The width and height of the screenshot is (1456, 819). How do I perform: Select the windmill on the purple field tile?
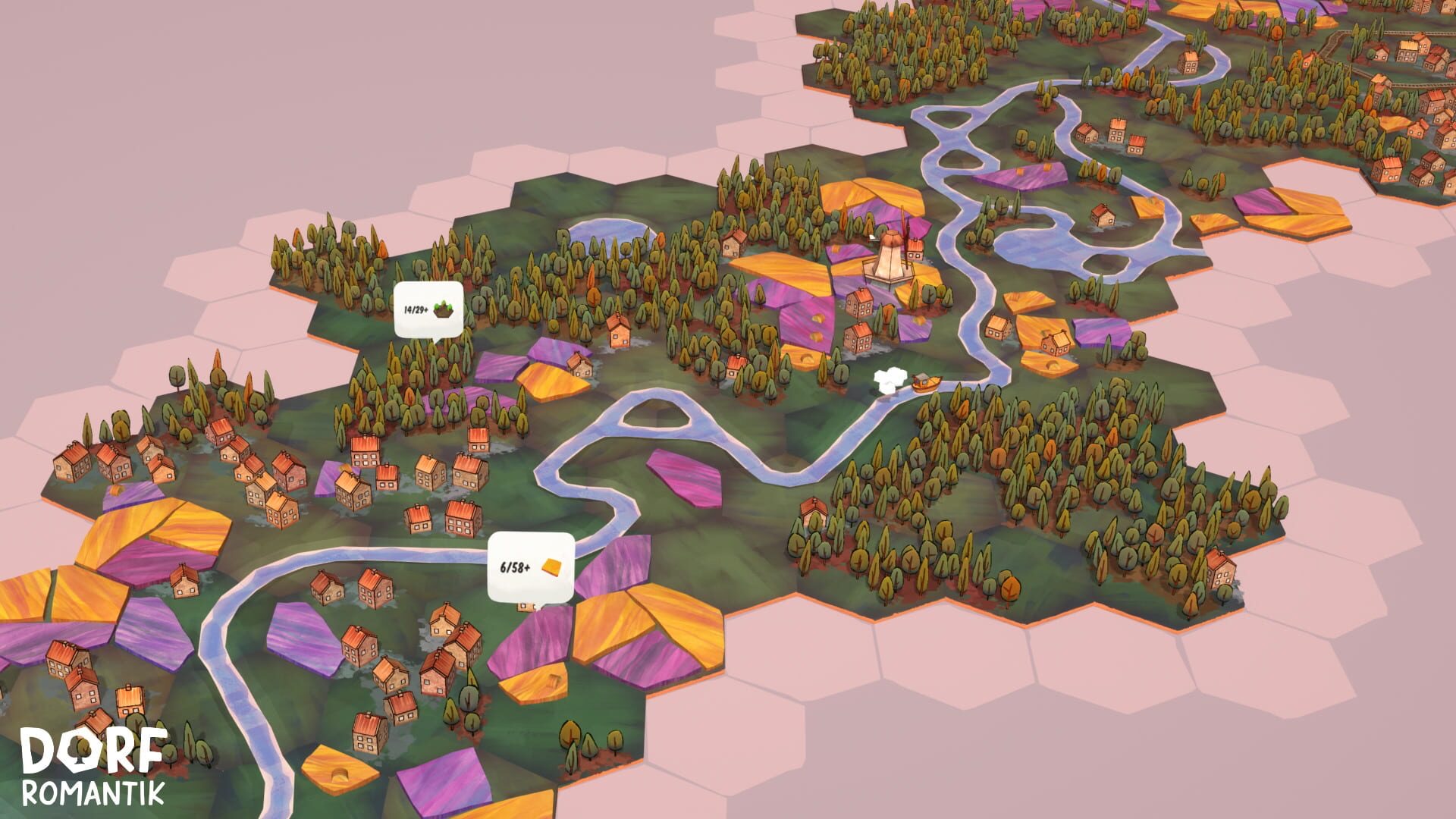(891, 258)
